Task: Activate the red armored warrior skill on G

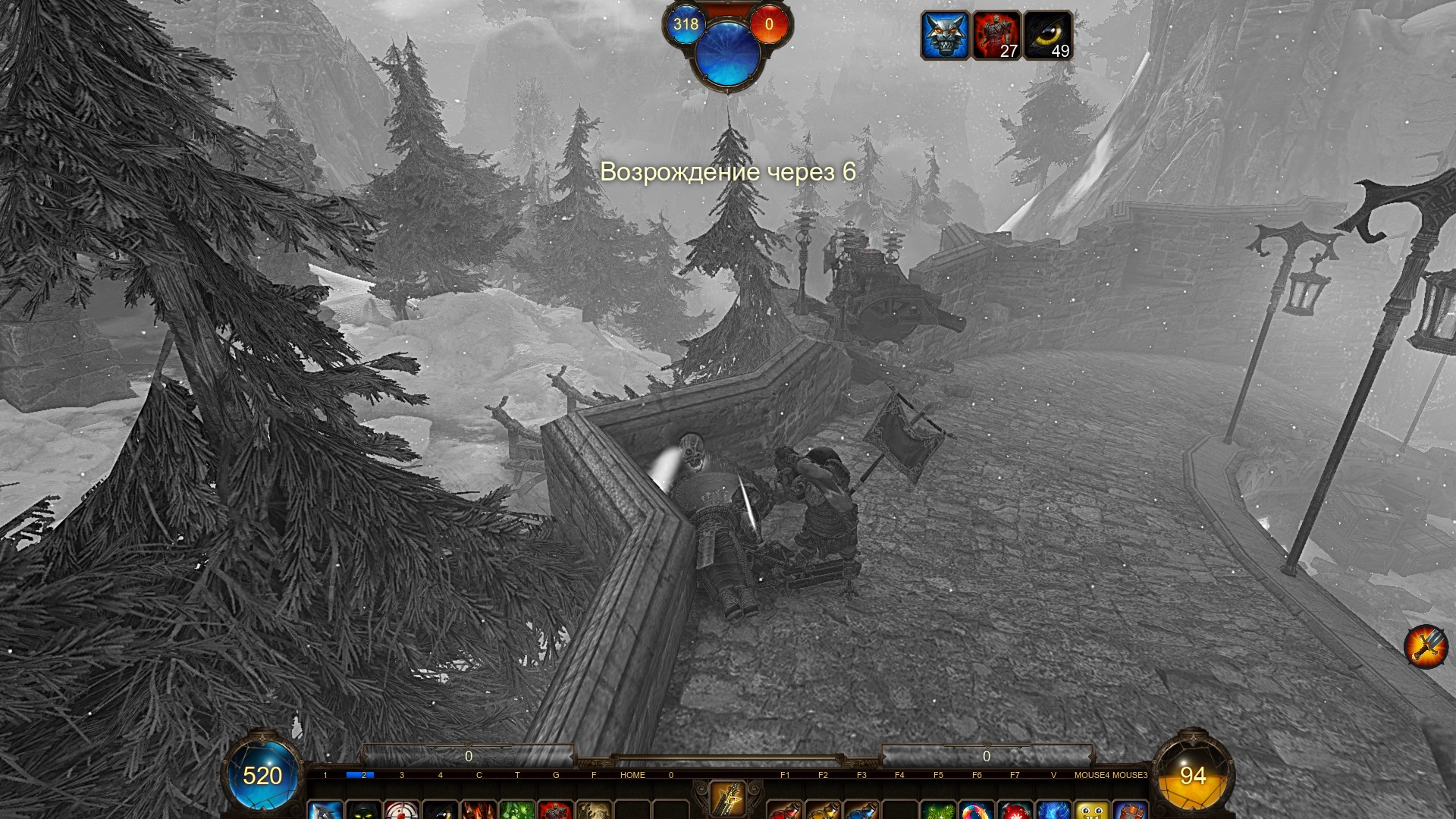Action: point(556,810)
